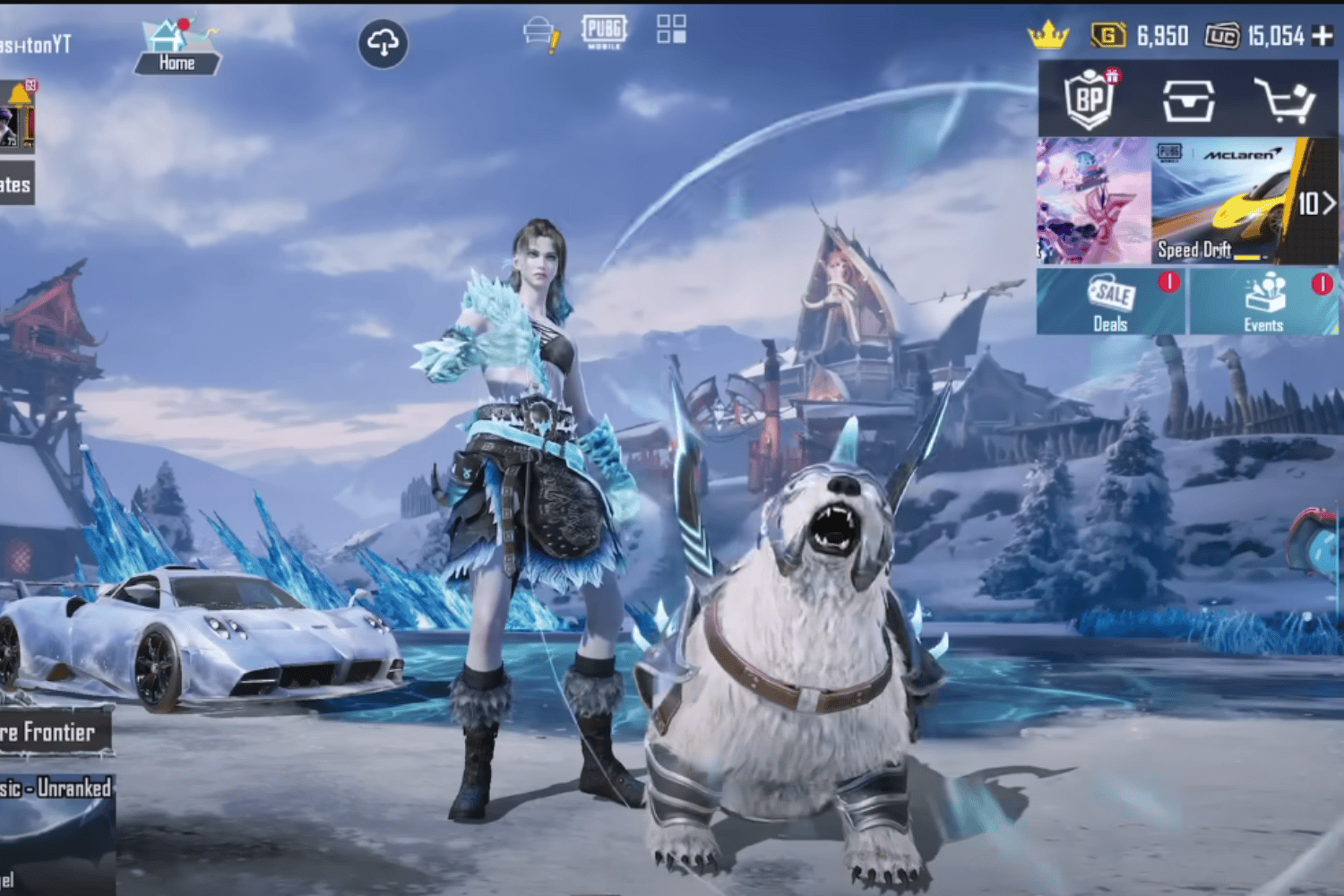Open the inventory chest icon
1344x896 pixels.
1188,99
